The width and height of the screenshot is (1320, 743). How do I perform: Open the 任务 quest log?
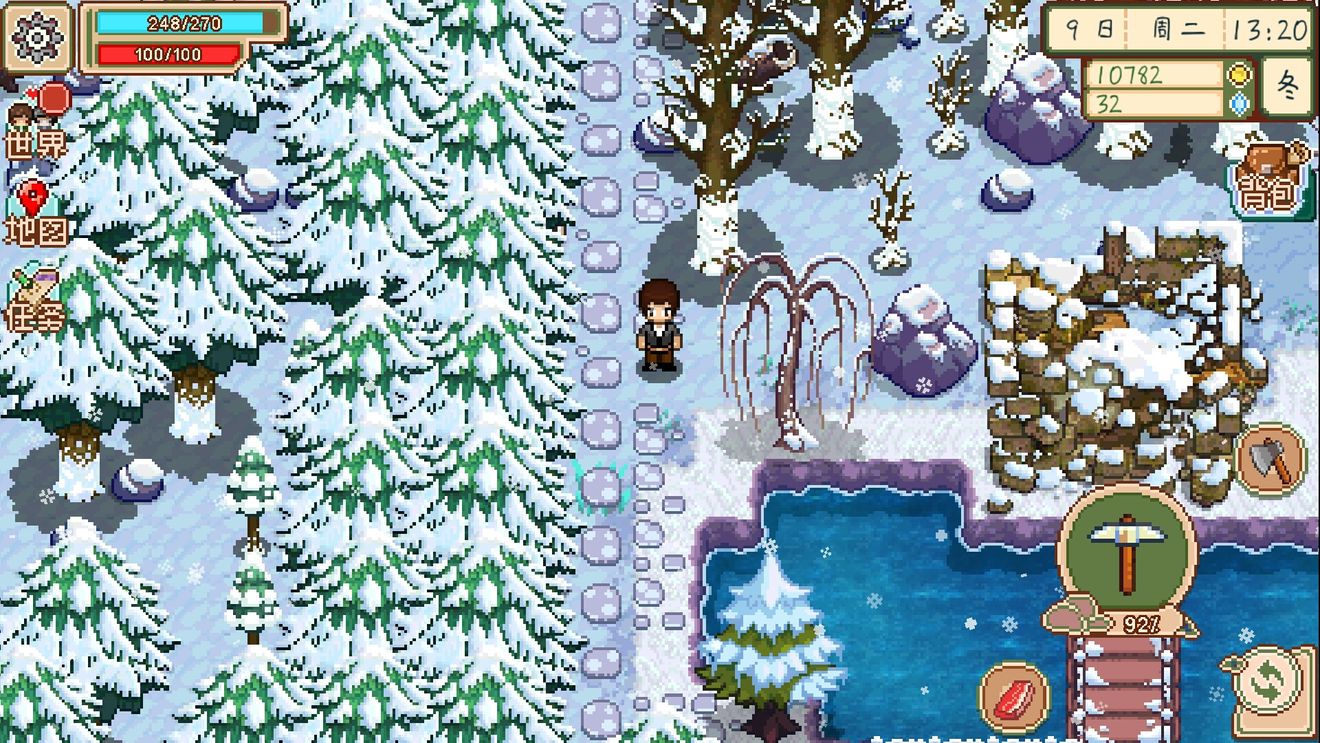[x=36, y=302]
